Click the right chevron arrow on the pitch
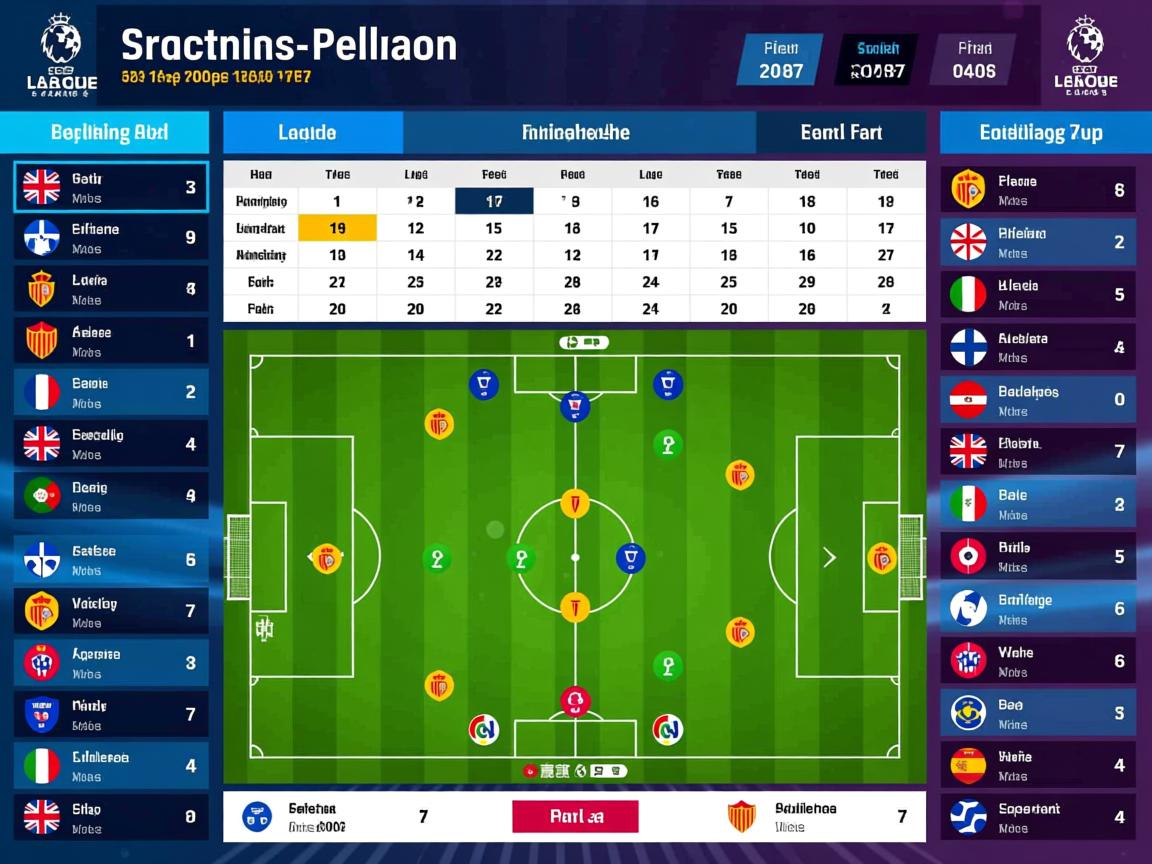The width and height of the screenshot is (1152, 864). 829,557
